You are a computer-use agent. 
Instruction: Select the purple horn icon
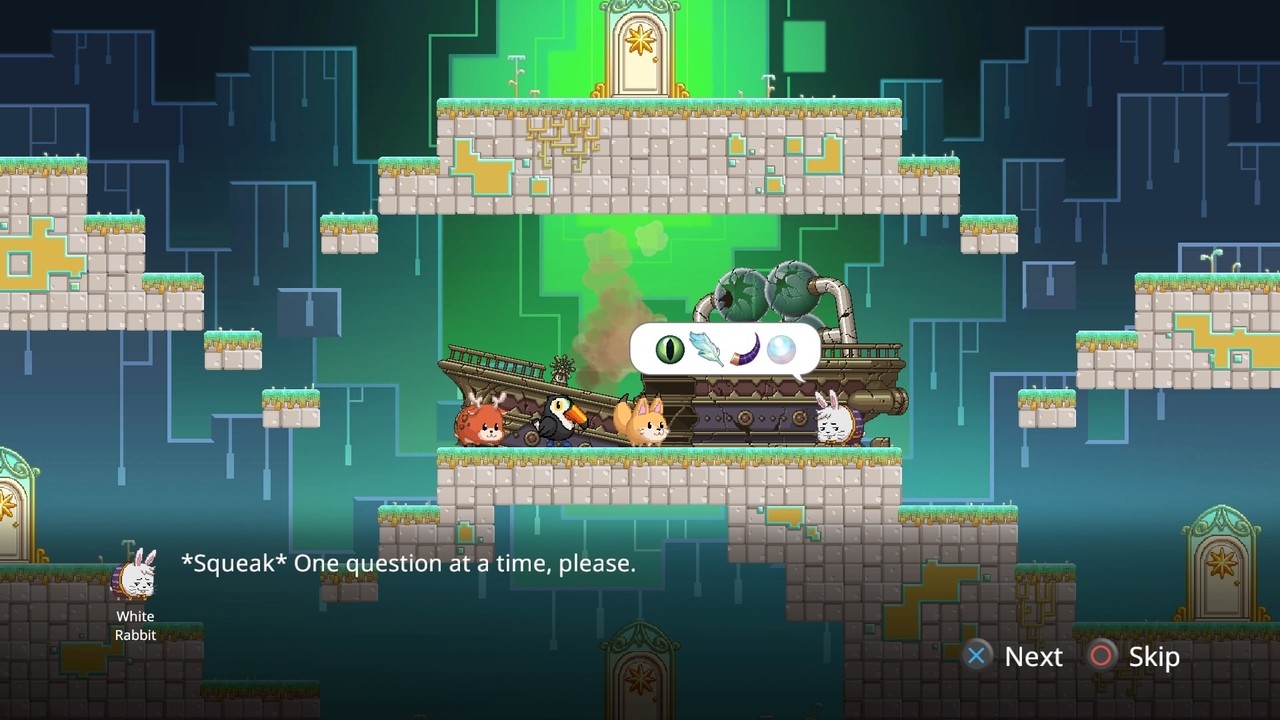click(745, 350)
